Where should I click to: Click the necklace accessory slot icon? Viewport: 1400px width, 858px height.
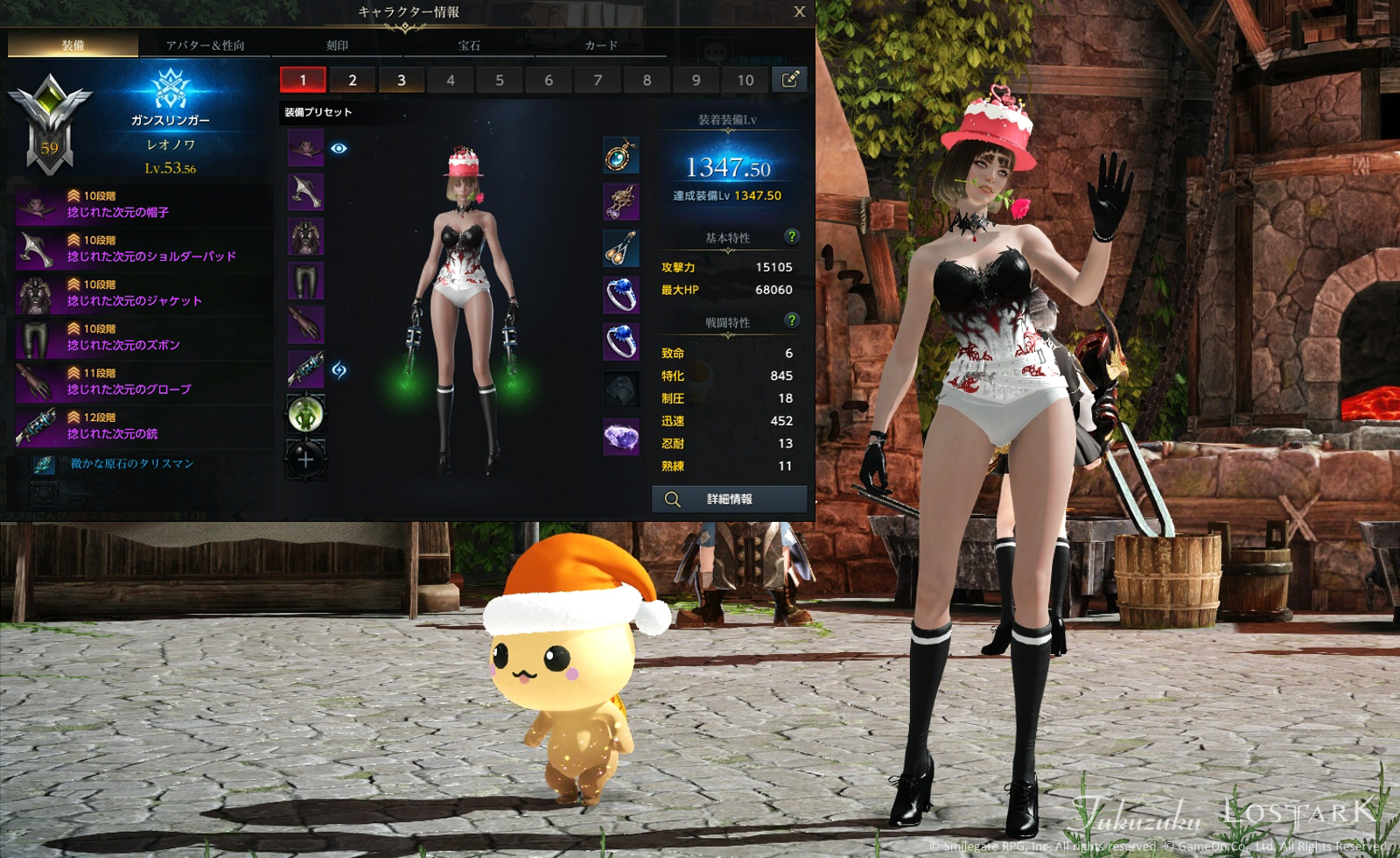click(x=621, y=155)
